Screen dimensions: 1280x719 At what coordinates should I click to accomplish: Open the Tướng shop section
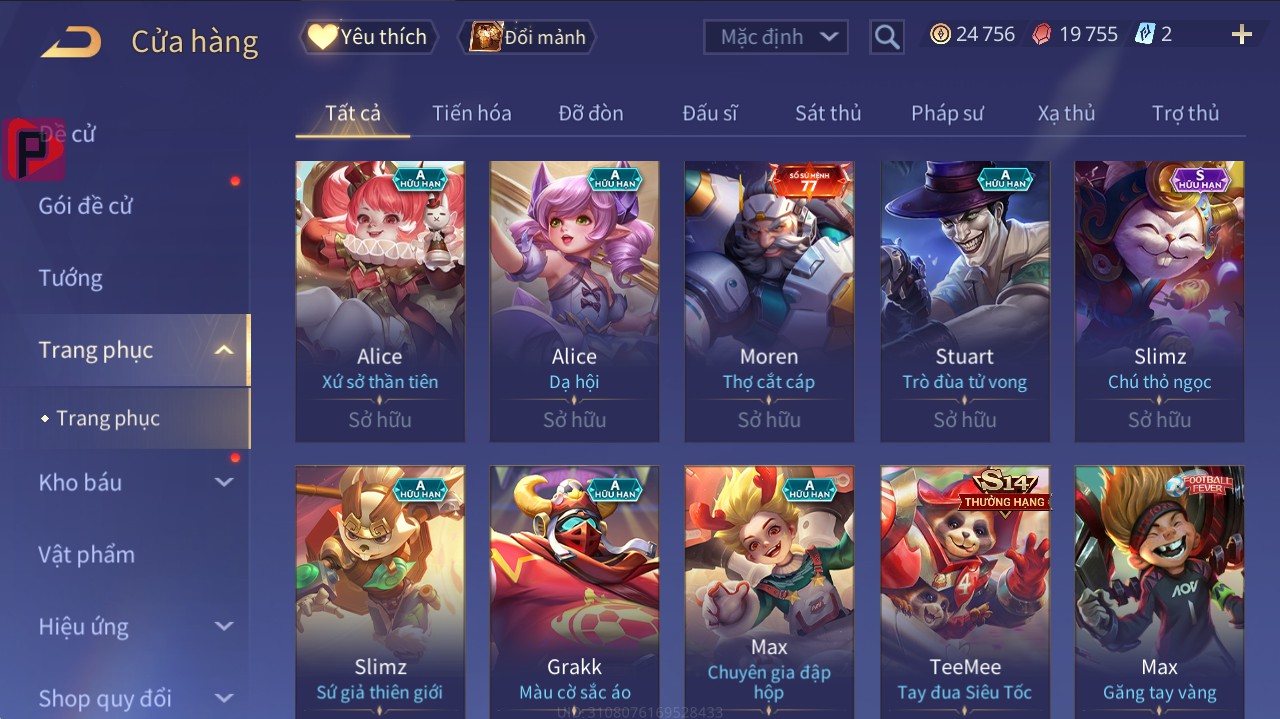[71, 278]
